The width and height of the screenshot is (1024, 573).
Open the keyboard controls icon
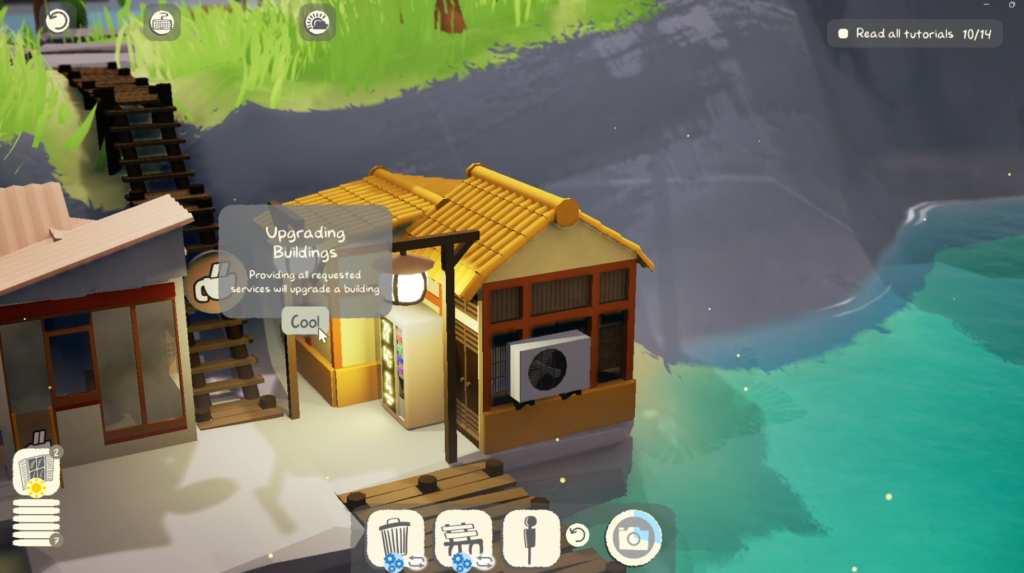pos(161,22)
